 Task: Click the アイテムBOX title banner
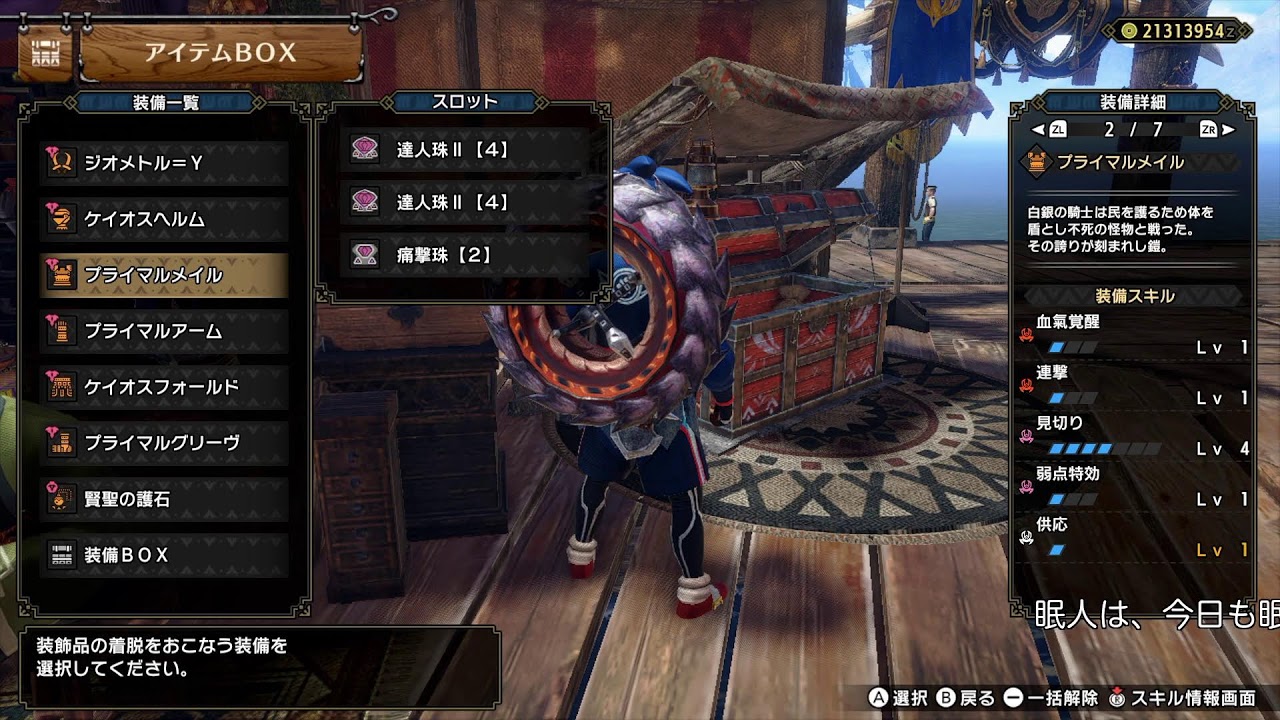220,54
